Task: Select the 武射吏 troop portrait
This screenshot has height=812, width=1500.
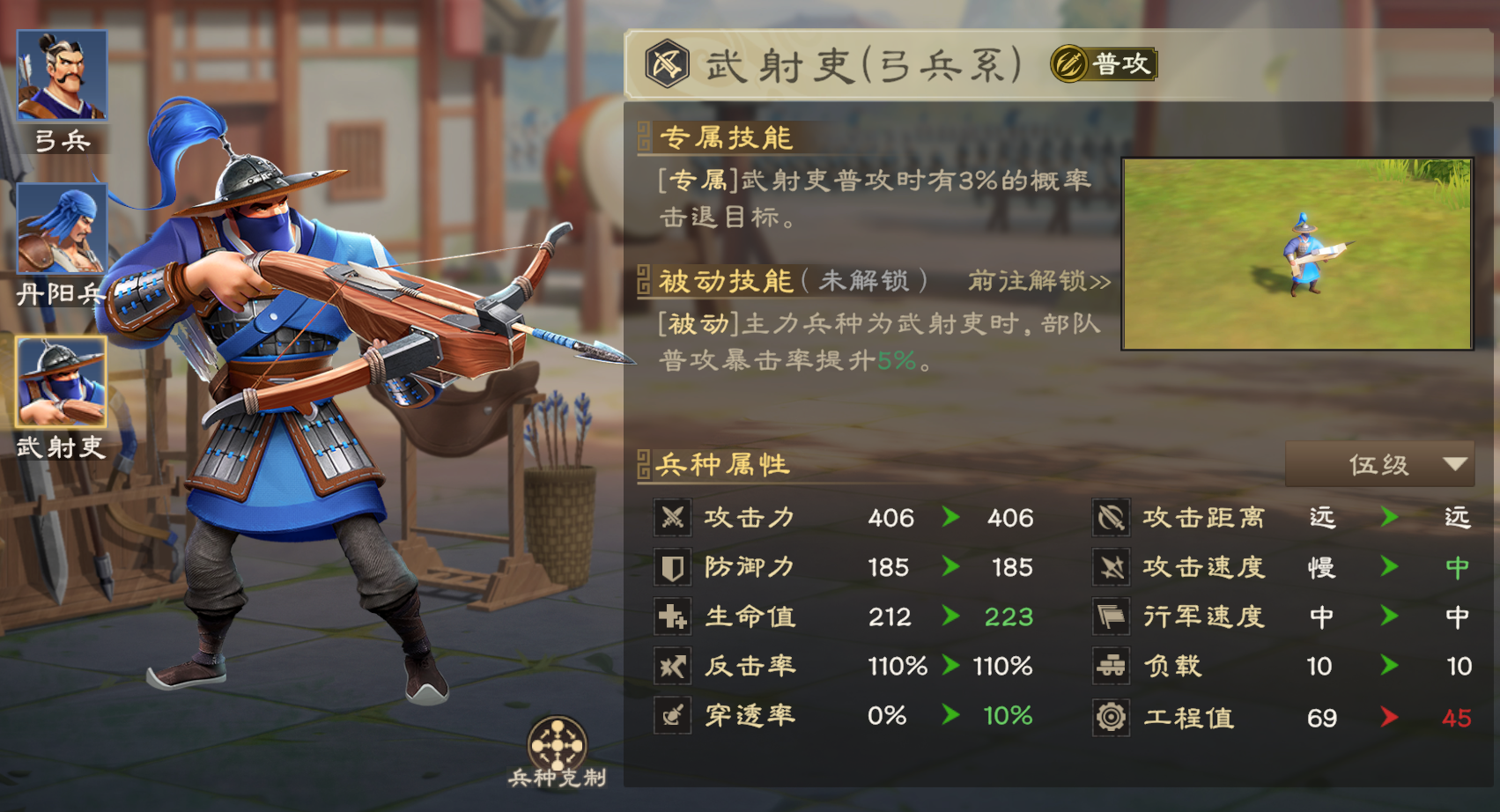Action: [62, 381]
